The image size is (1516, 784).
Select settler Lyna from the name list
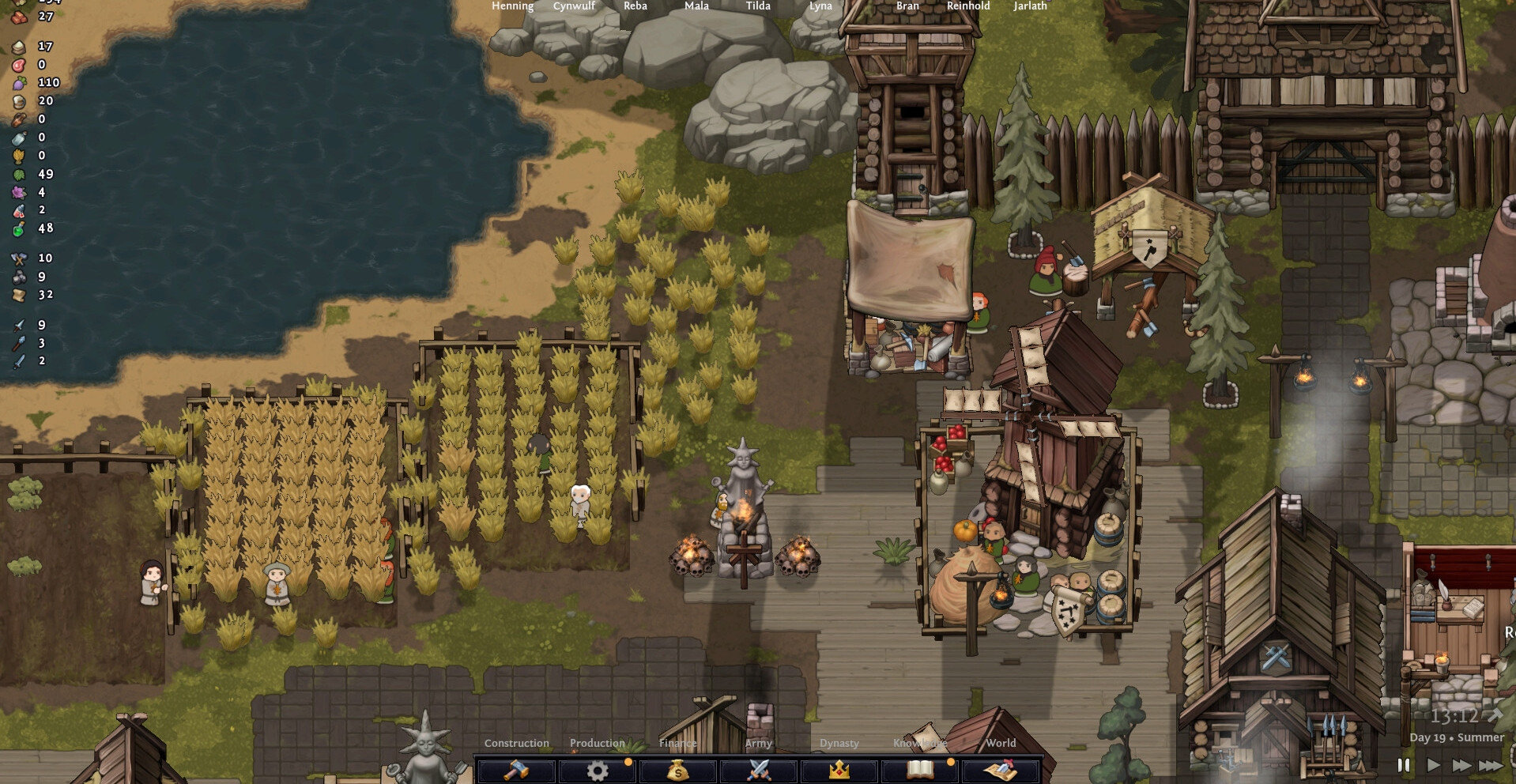point(820,6)
